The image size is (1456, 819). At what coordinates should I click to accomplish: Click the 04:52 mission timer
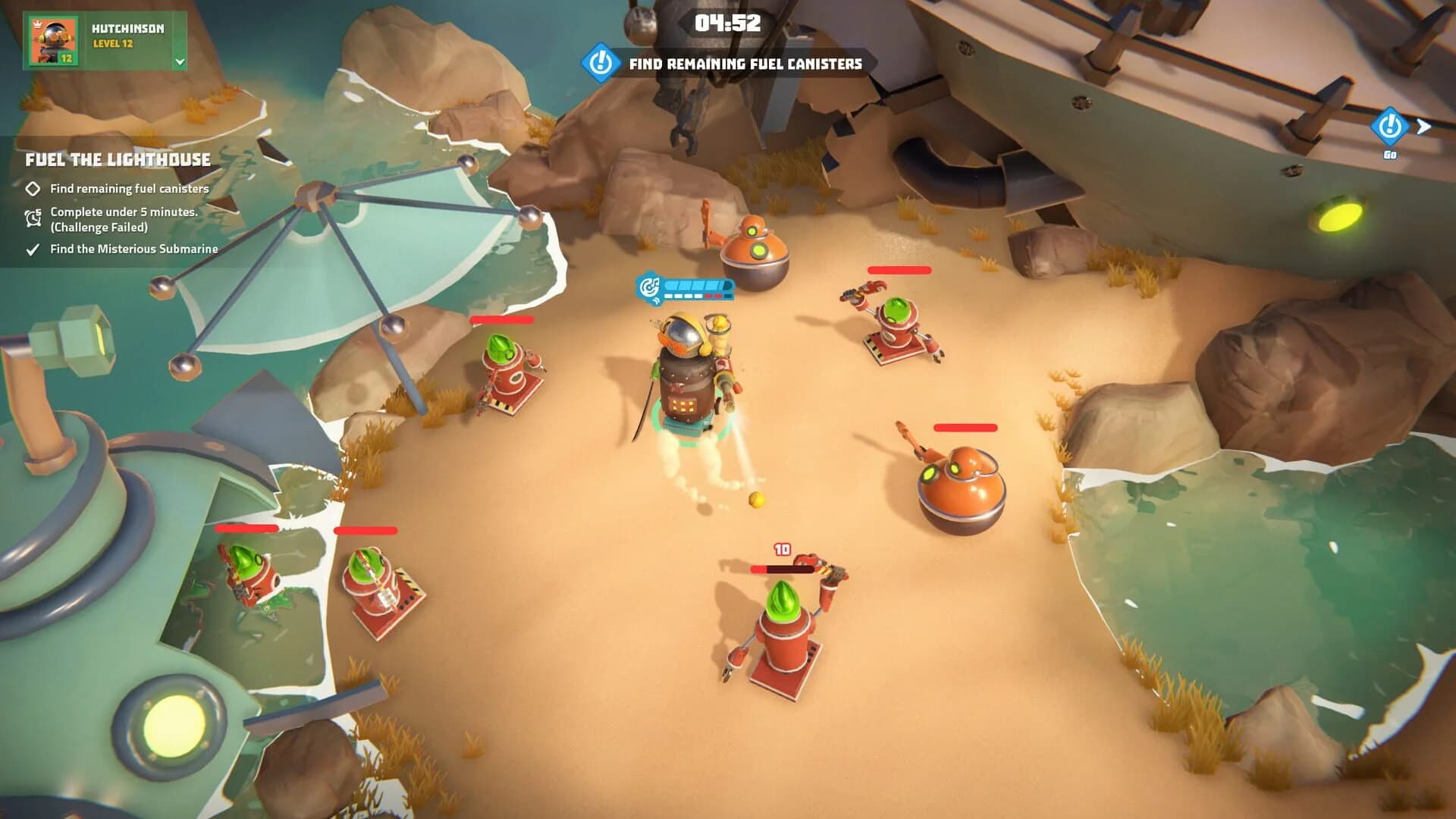728,24
